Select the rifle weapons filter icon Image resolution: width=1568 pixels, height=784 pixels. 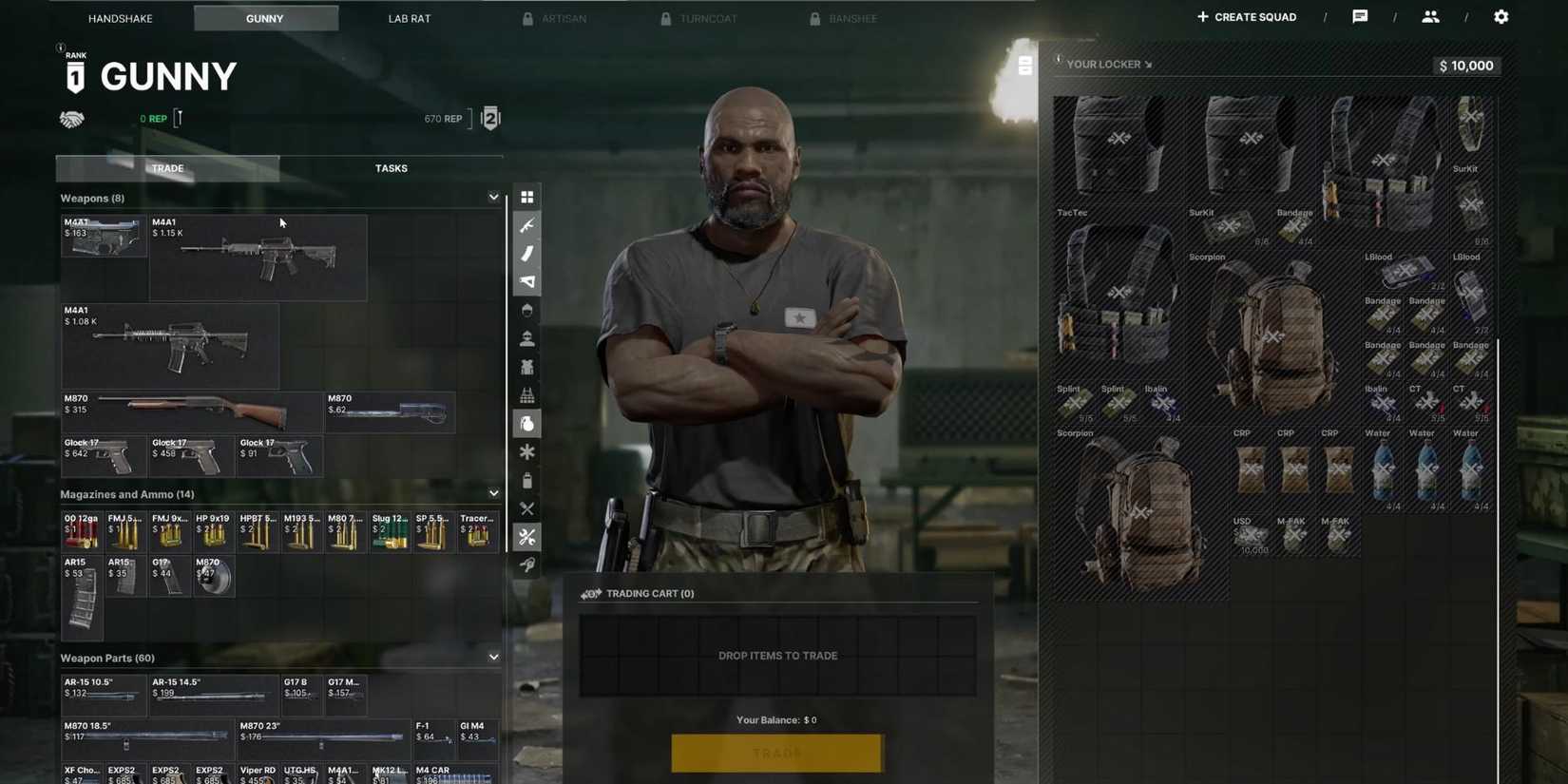click(x=527, y=225)
